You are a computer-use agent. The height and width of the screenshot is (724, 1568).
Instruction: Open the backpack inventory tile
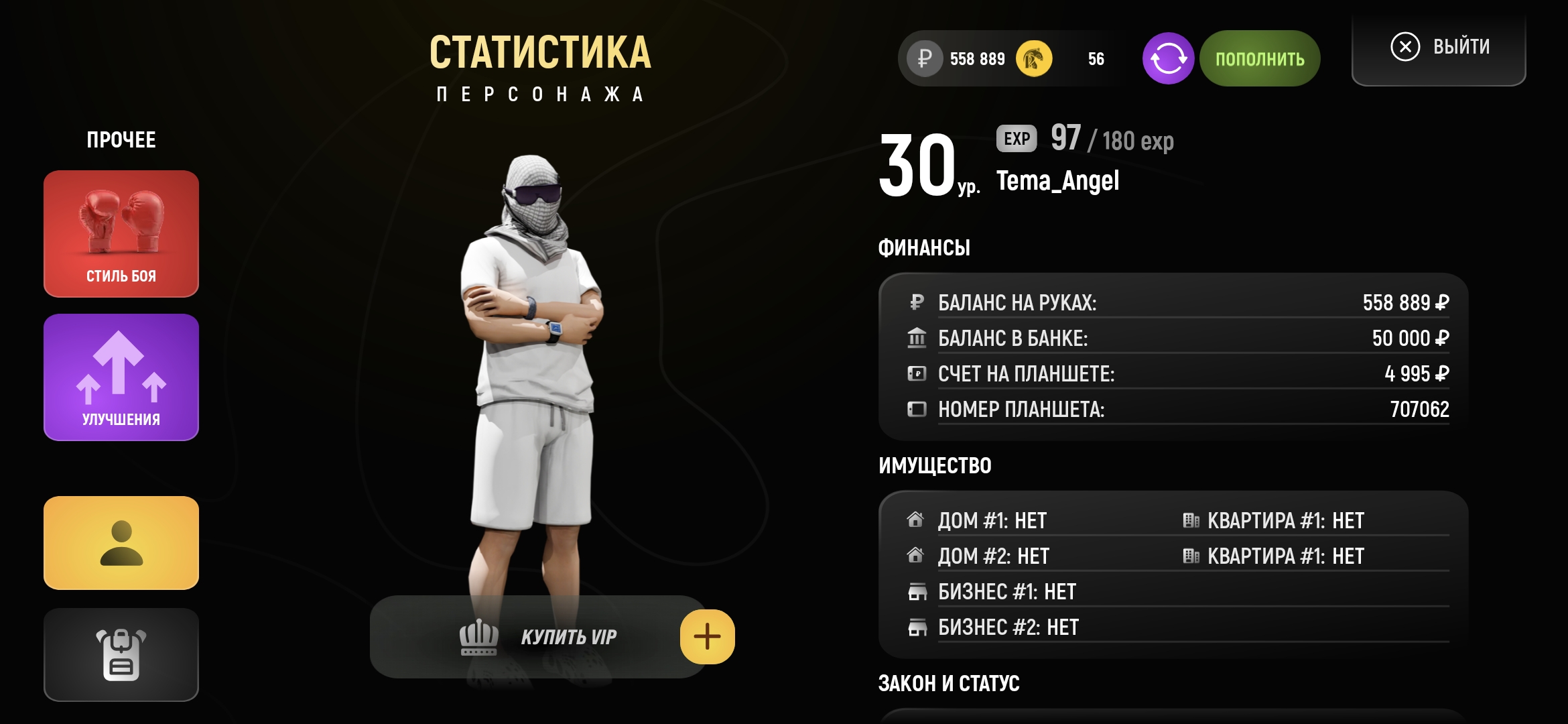pos(121,654)
